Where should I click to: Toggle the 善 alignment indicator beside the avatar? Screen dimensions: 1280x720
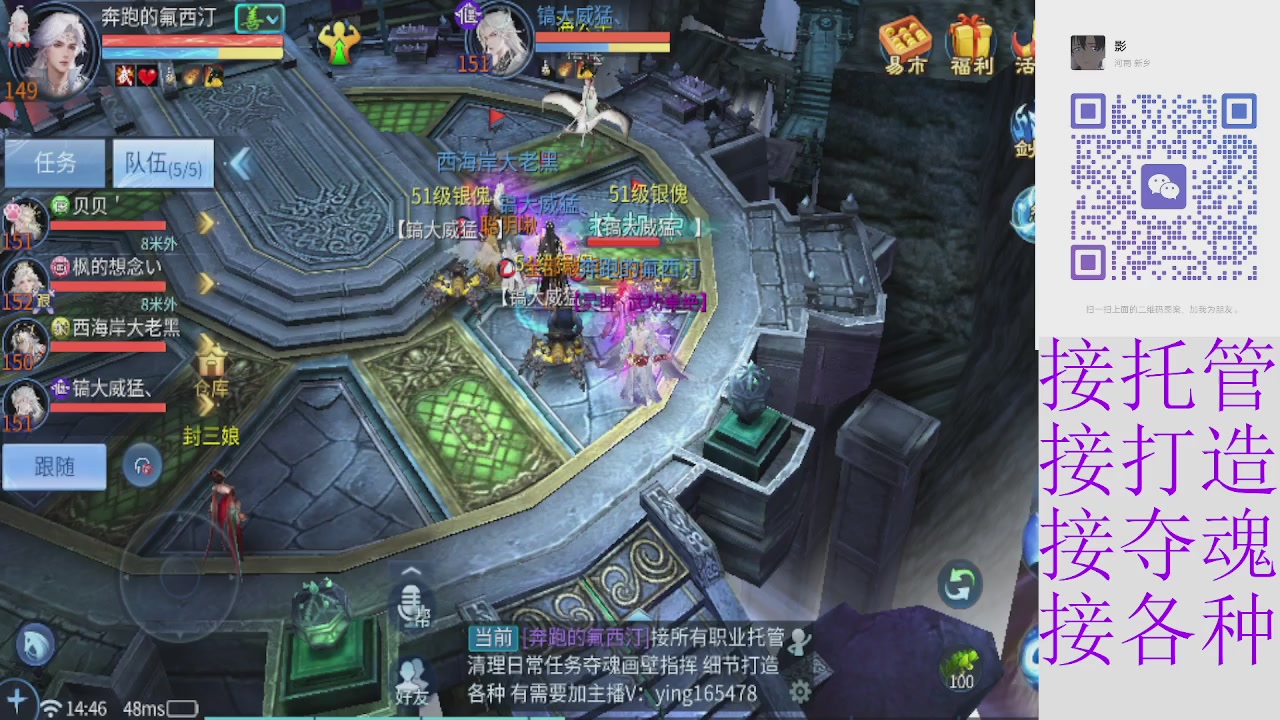click(262, 17)
